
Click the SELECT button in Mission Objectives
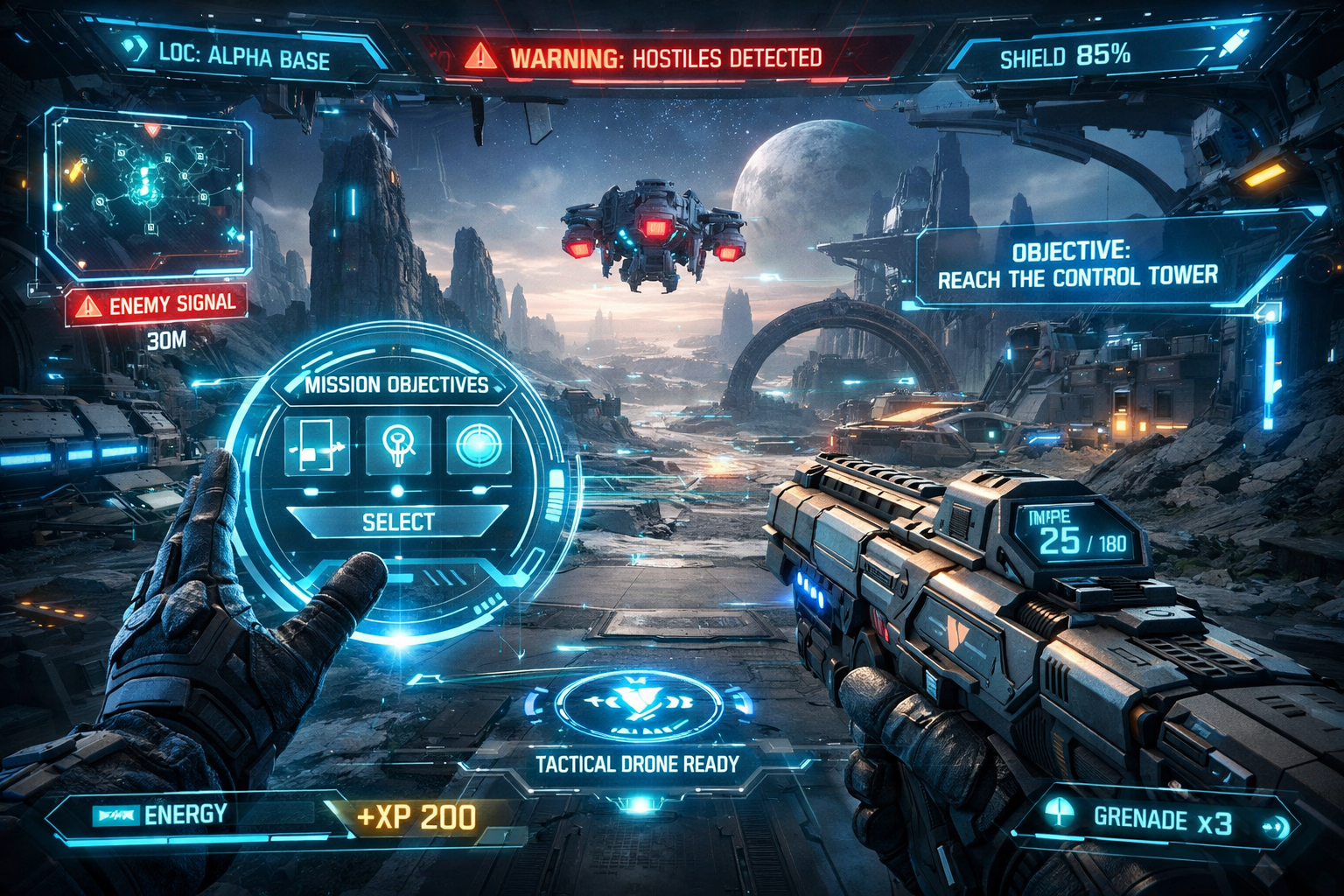(398, 522)
